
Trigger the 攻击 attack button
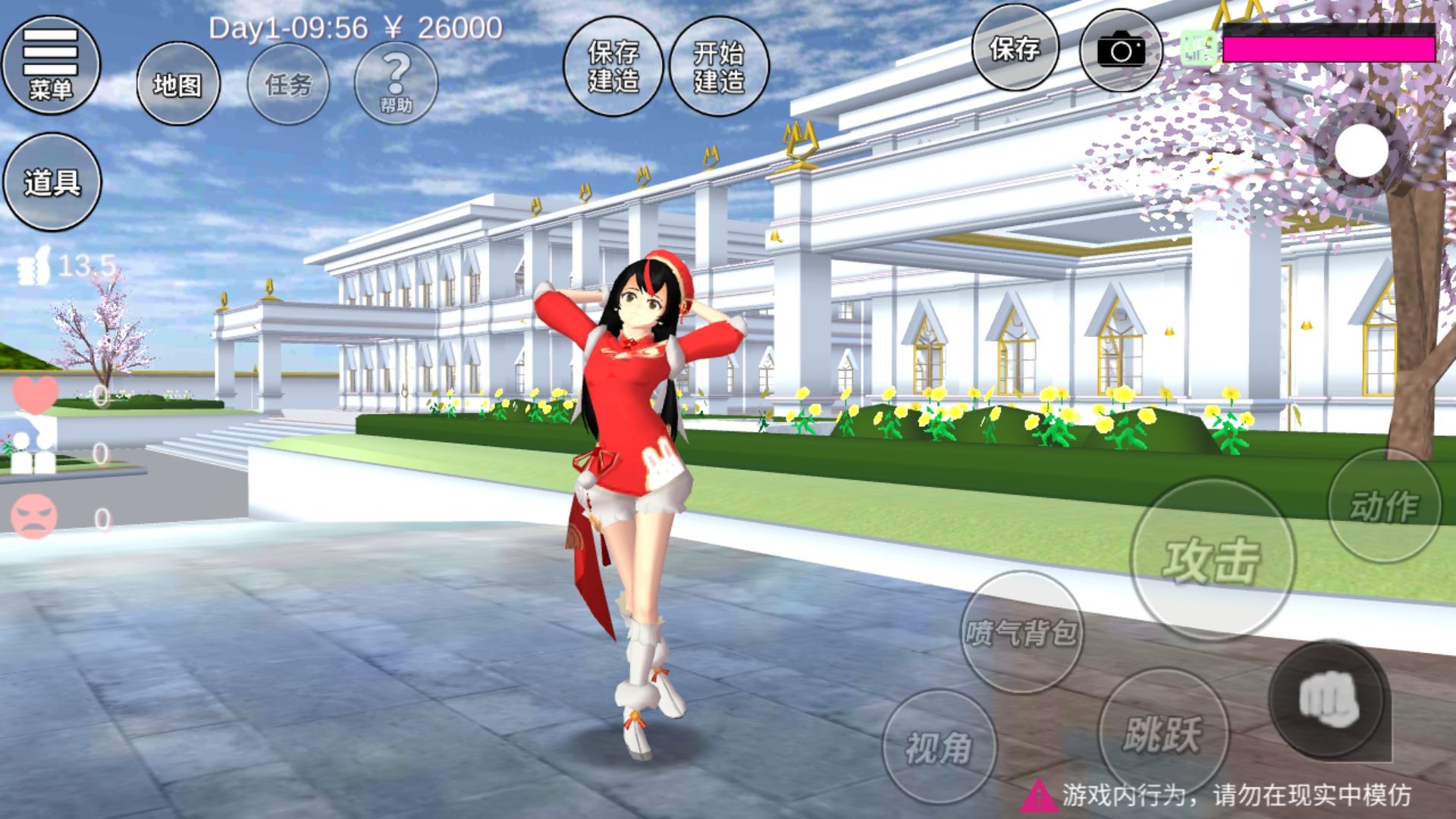(1212, 560)
